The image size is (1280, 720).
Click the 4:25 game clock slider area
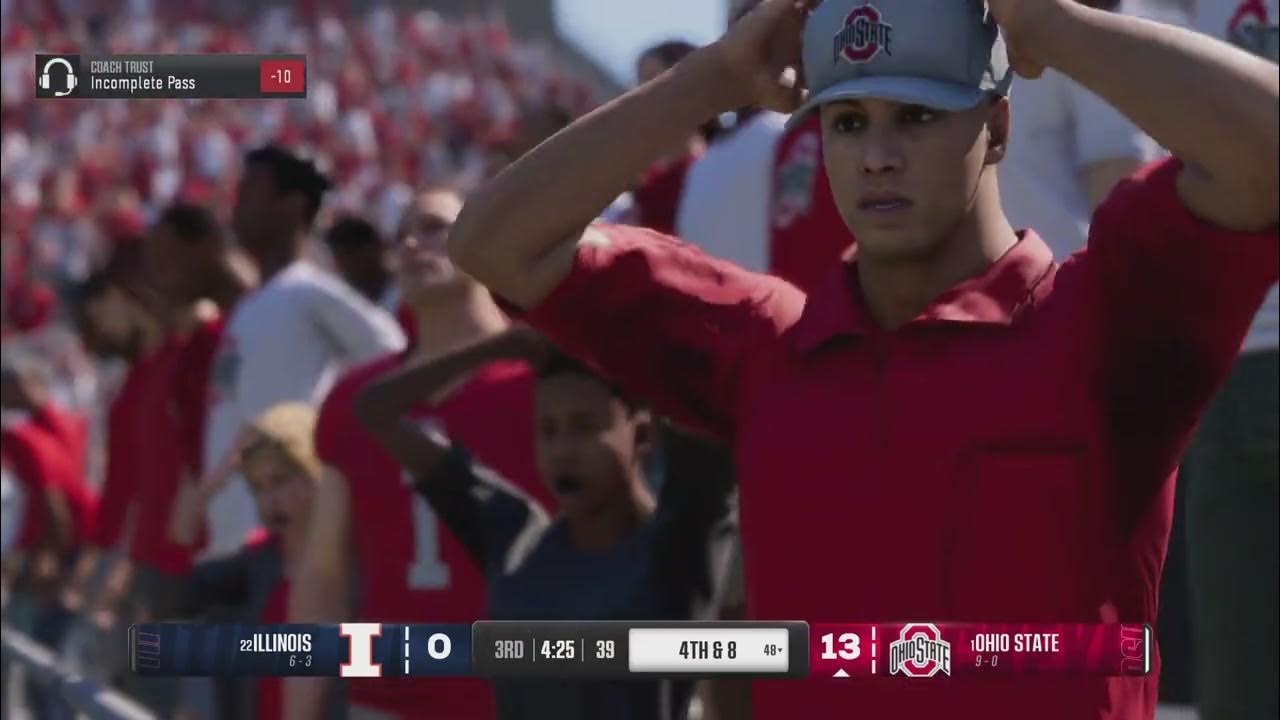tap(559, 648)
